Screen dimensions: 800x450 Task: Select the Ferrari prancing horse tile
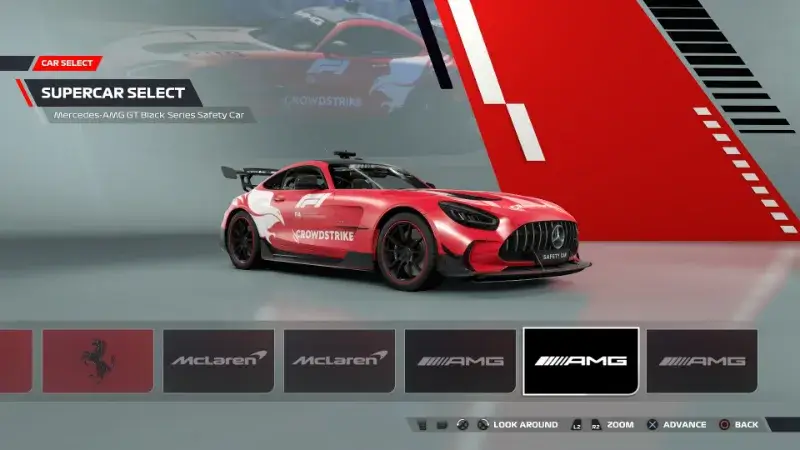tap(98, 360)
